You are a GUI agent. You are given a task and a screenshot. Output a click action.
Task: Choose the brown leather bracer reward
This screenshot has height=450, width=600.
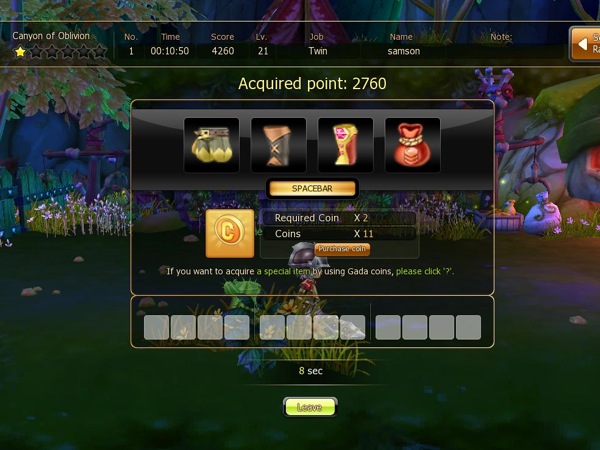click(278, 145)
